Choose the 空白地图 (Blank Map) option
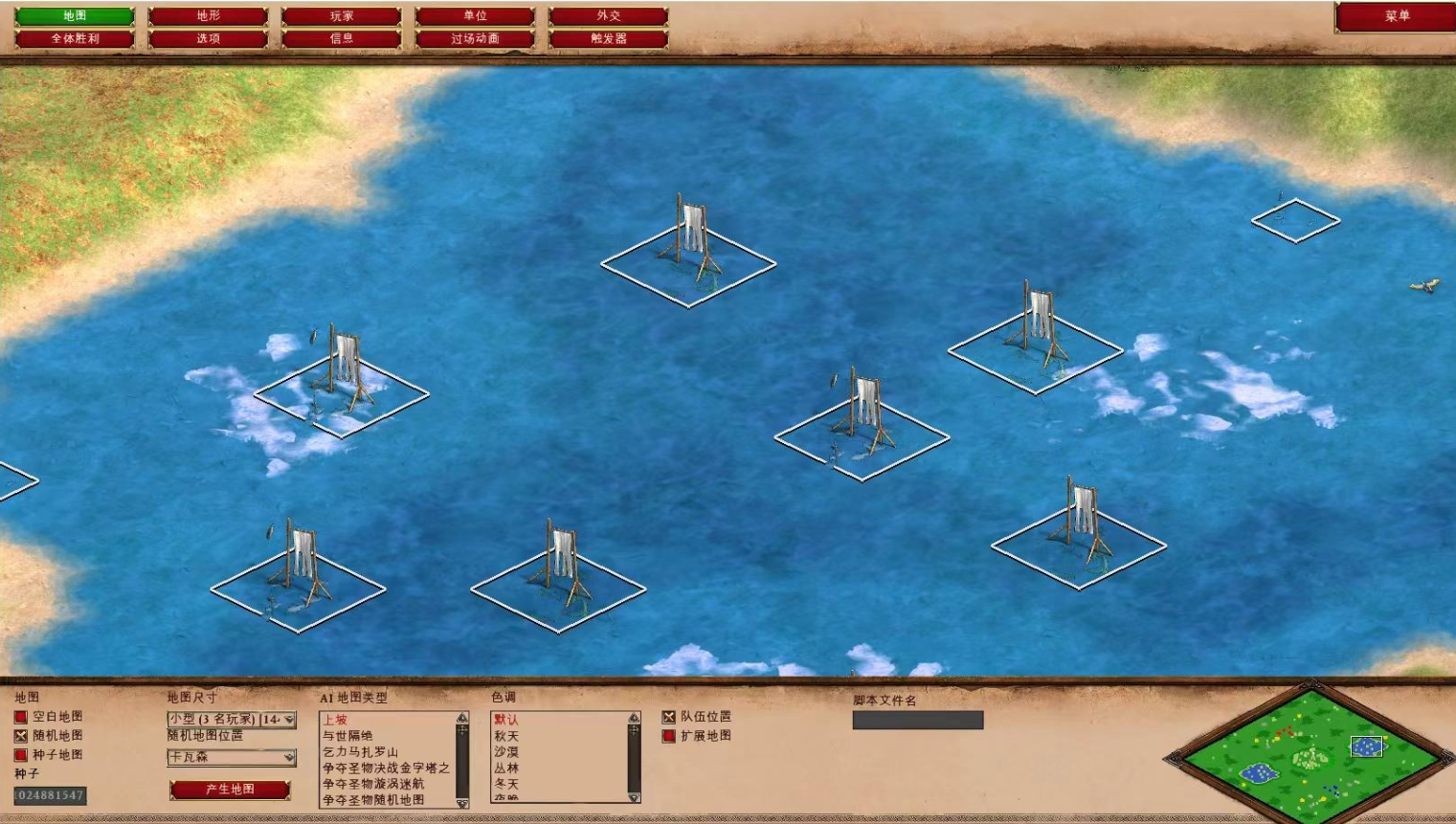Viewport: 1456px width, 824px height. [21, 717]
